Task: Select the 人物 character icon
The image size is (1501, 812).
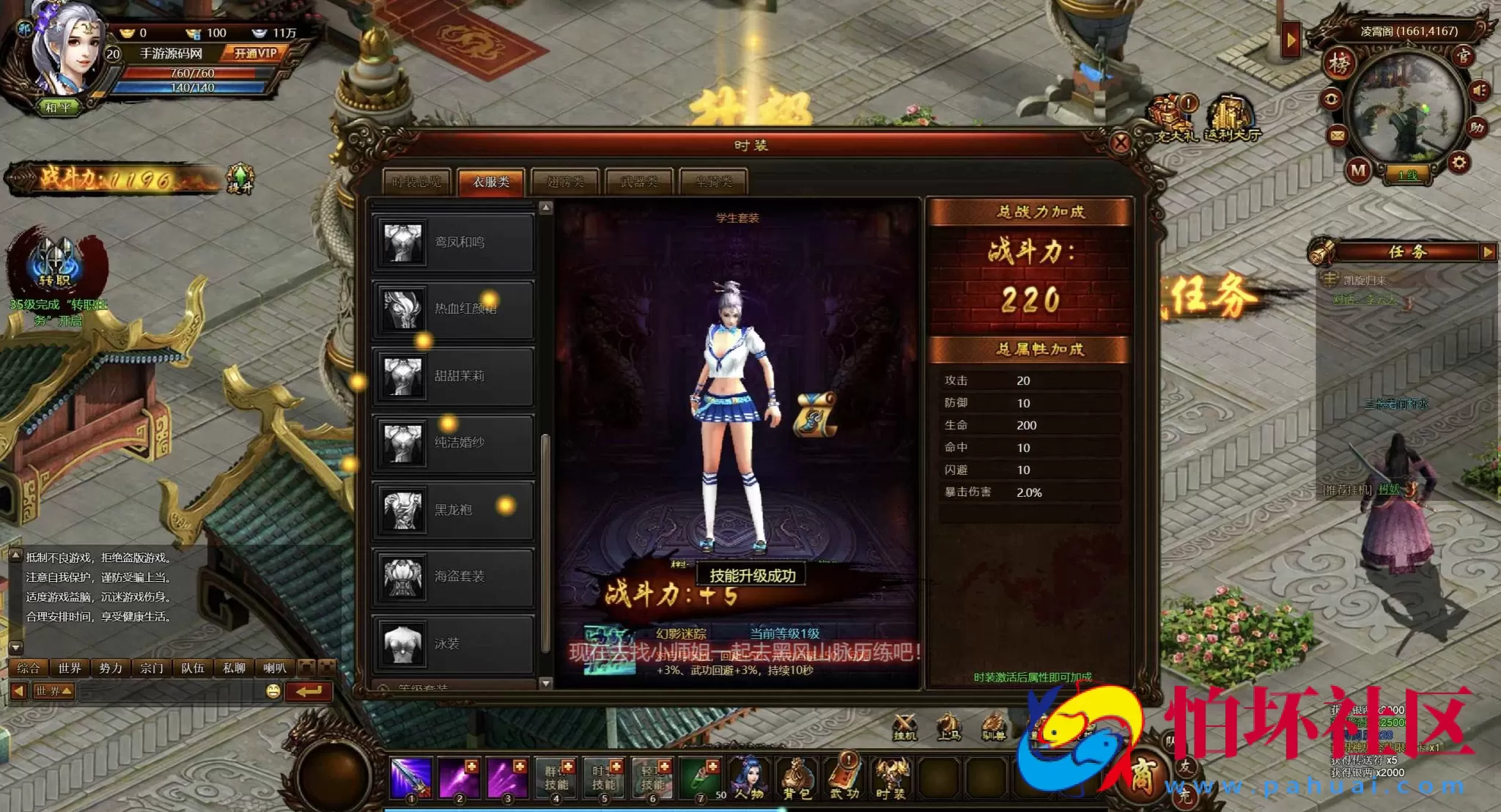Action: click(x=749, y=776)
